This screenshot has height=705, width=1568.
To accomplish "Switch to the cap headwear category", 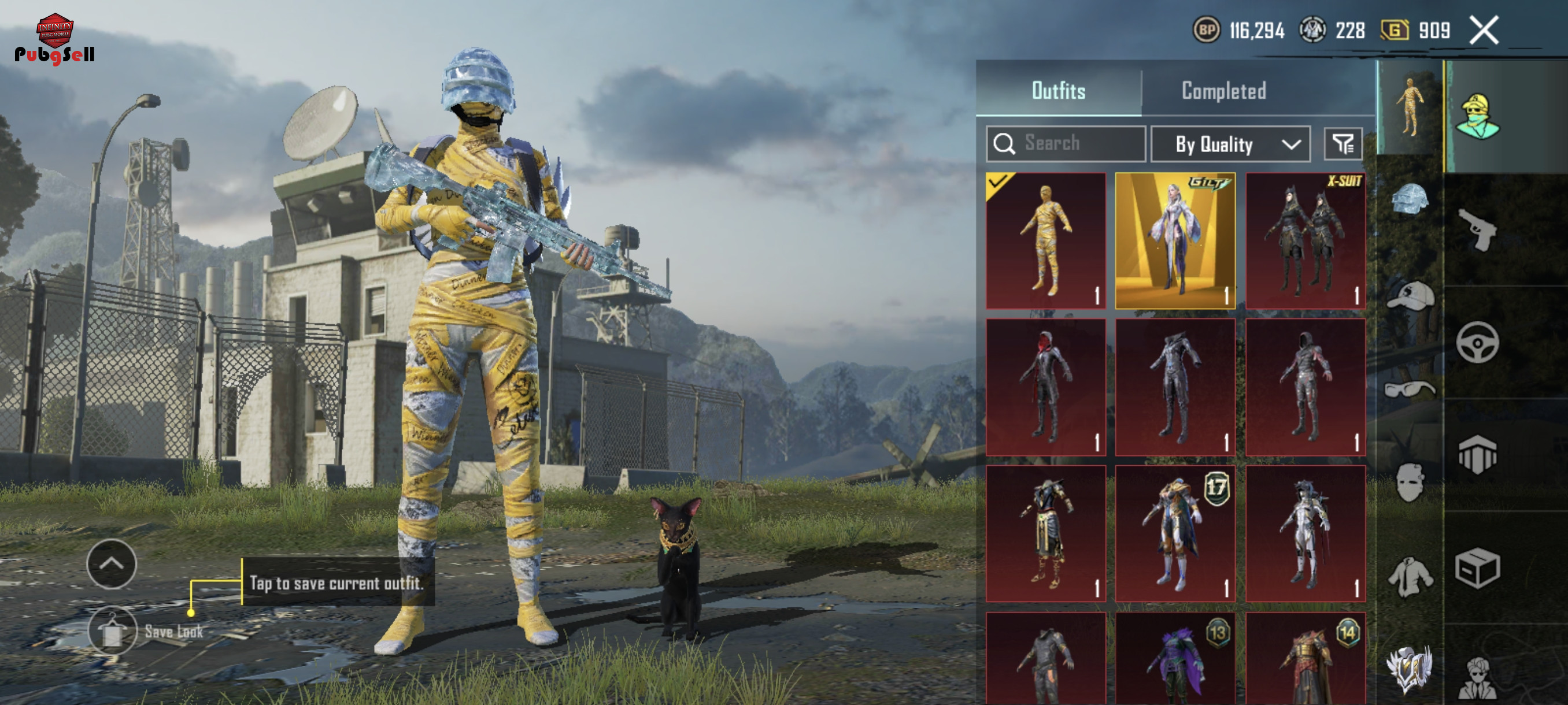I will [x=1410, y=296].
